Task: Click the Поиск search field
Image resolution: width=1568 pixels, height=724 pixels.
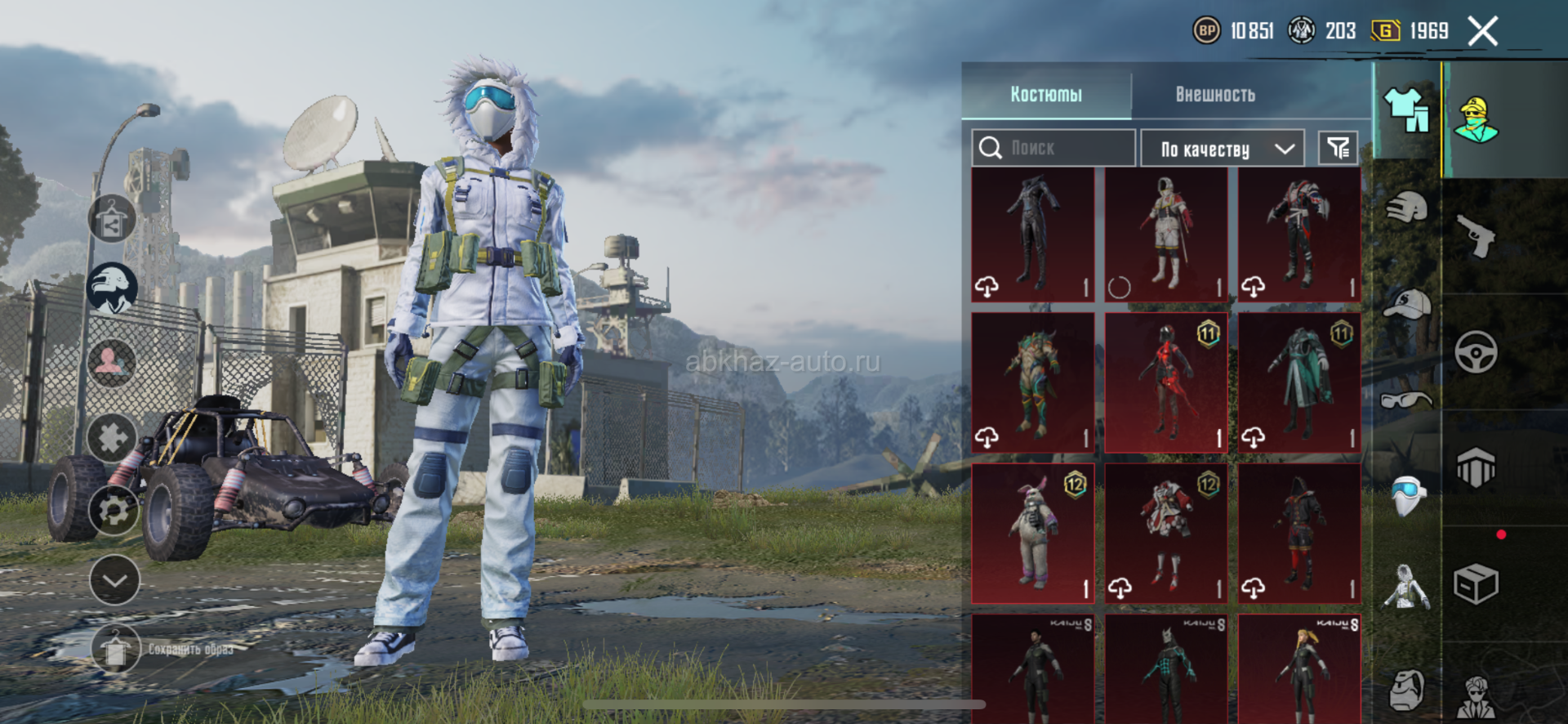Action: [1053, 148]
